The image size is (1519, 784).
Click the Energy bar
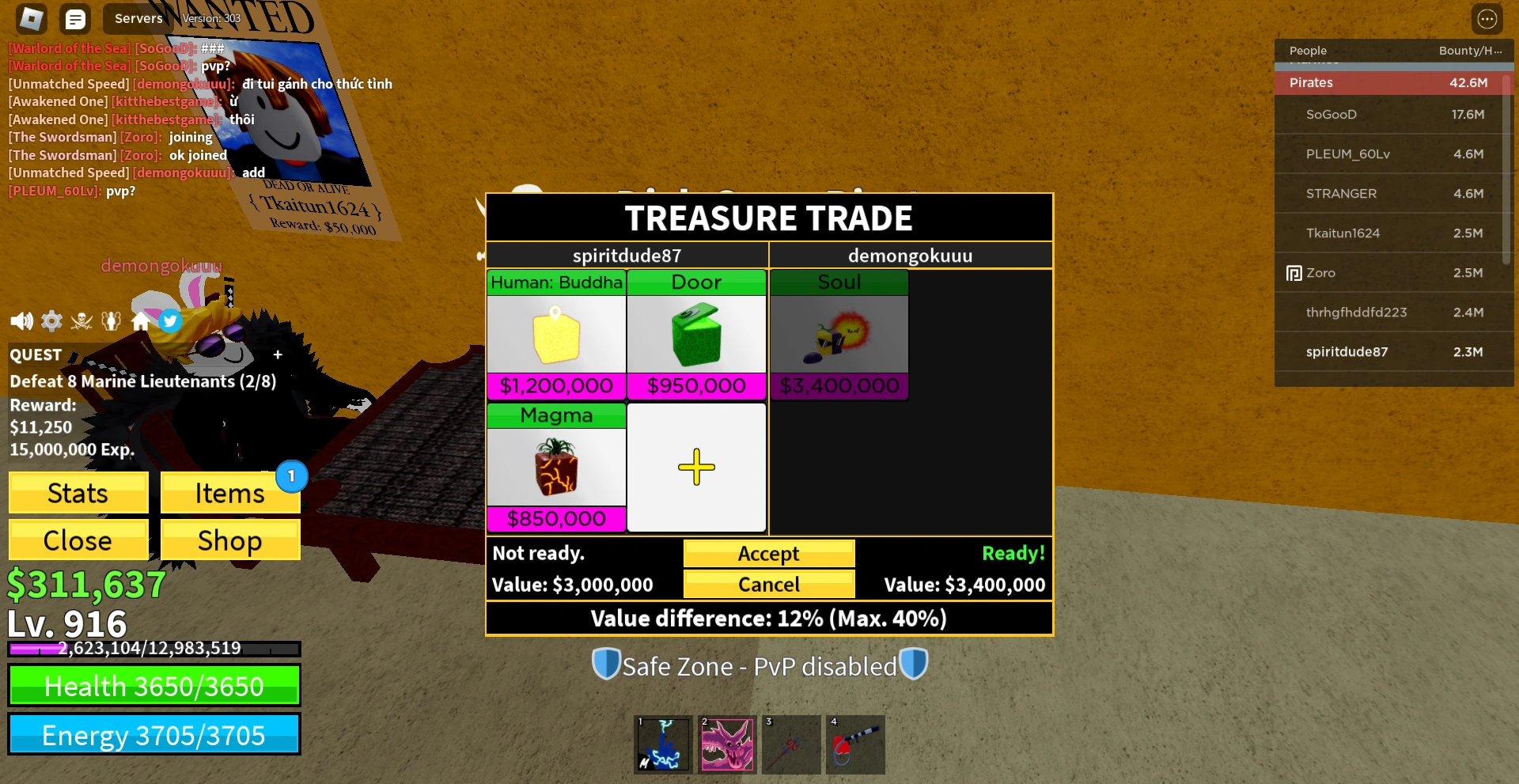[154, 734]
